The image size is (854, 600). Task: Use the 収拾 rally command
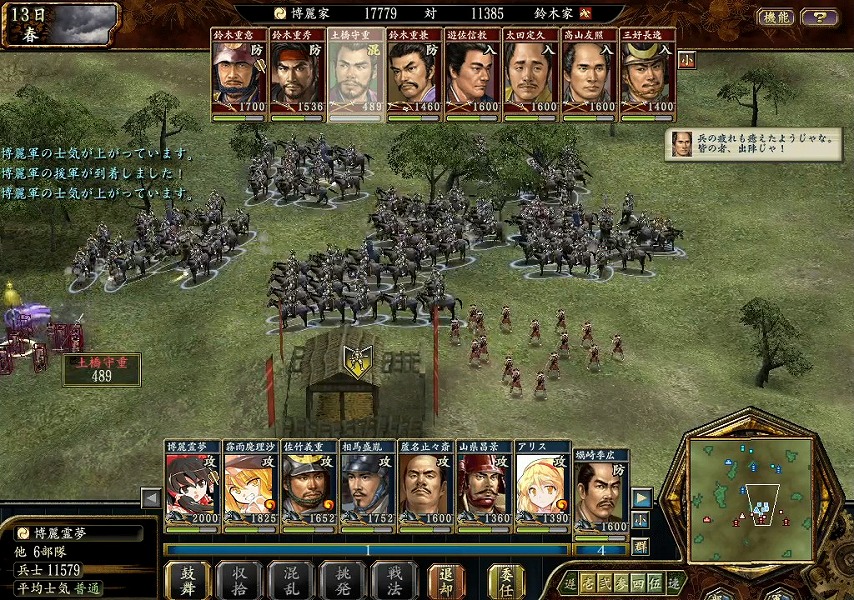[239, 580]
